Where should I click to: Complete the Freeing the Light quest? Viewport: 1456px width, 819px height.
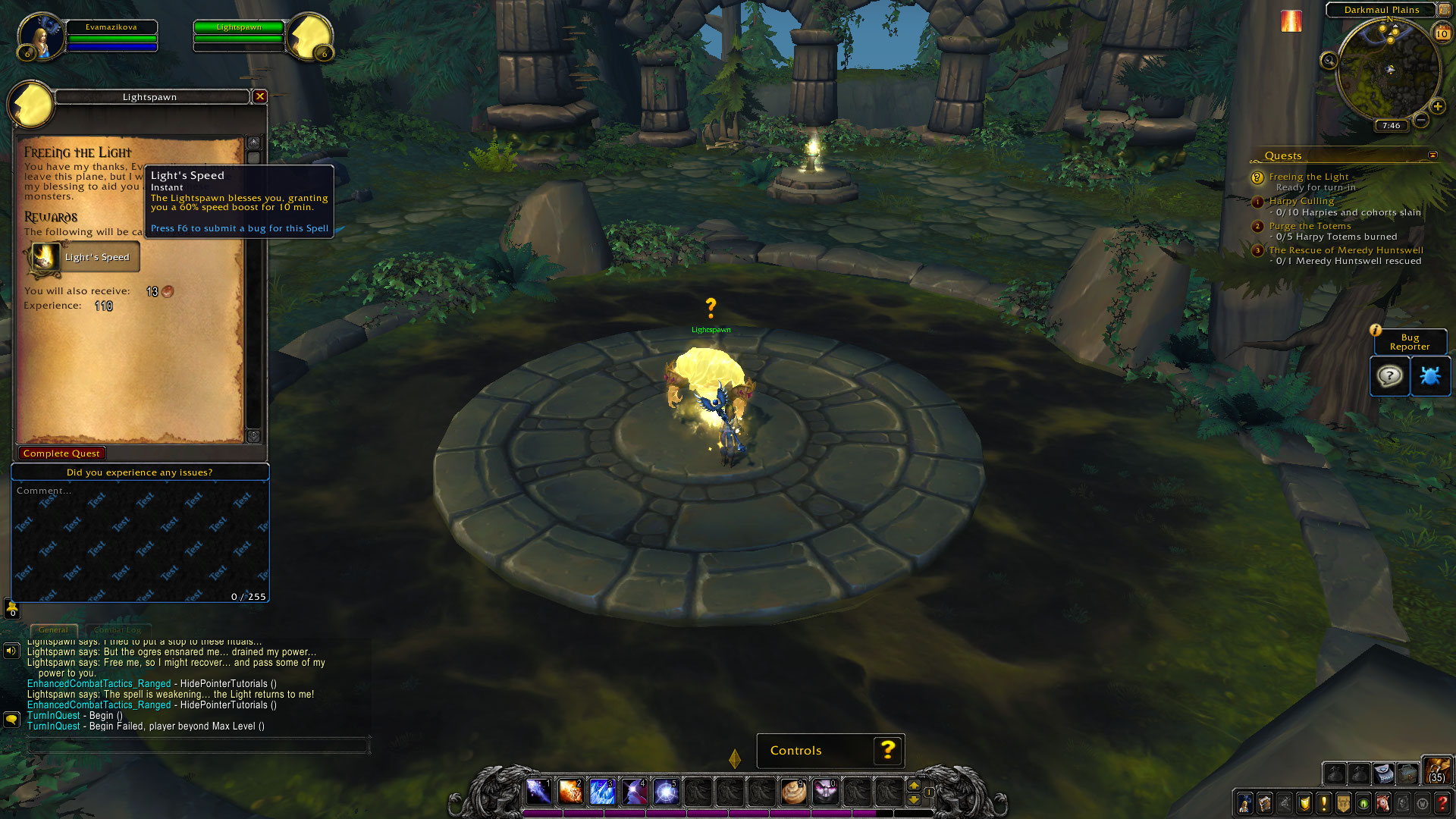click(61, 453)
